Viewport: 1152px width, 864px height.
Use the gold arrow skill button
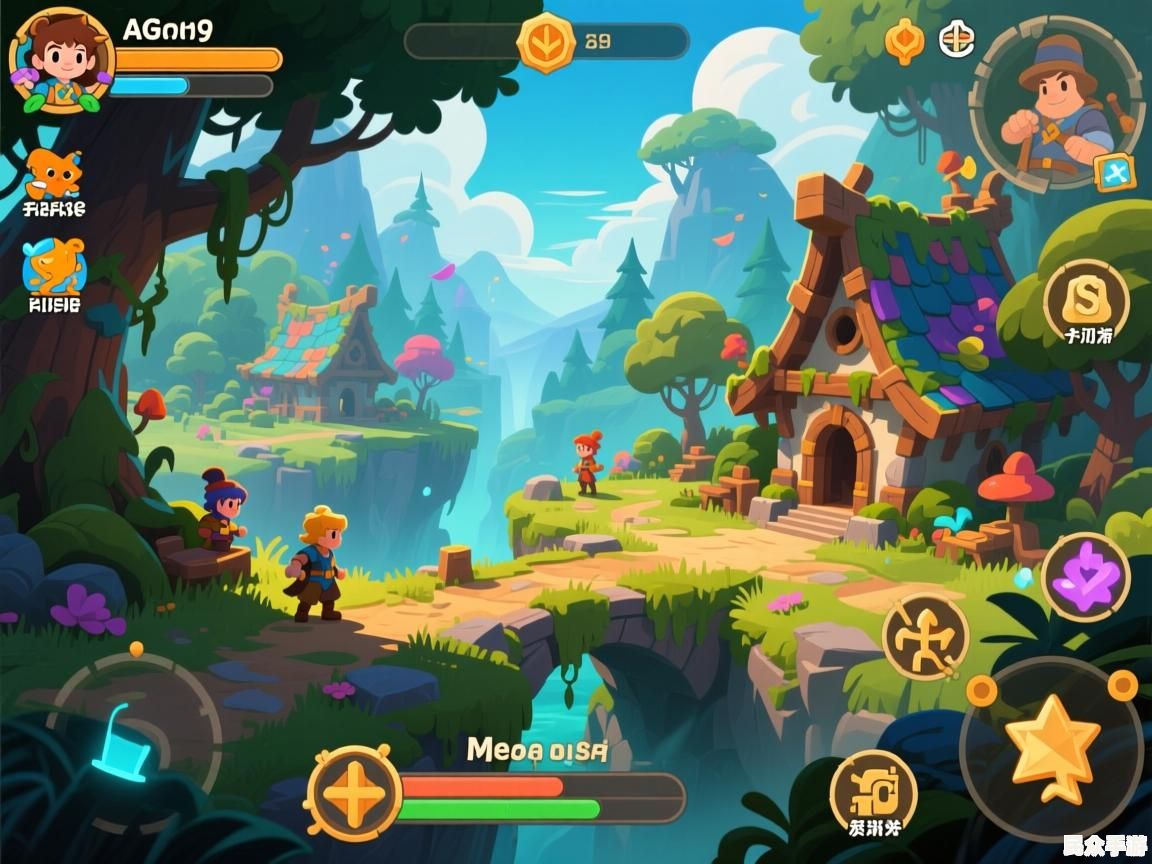click(925, 636)
